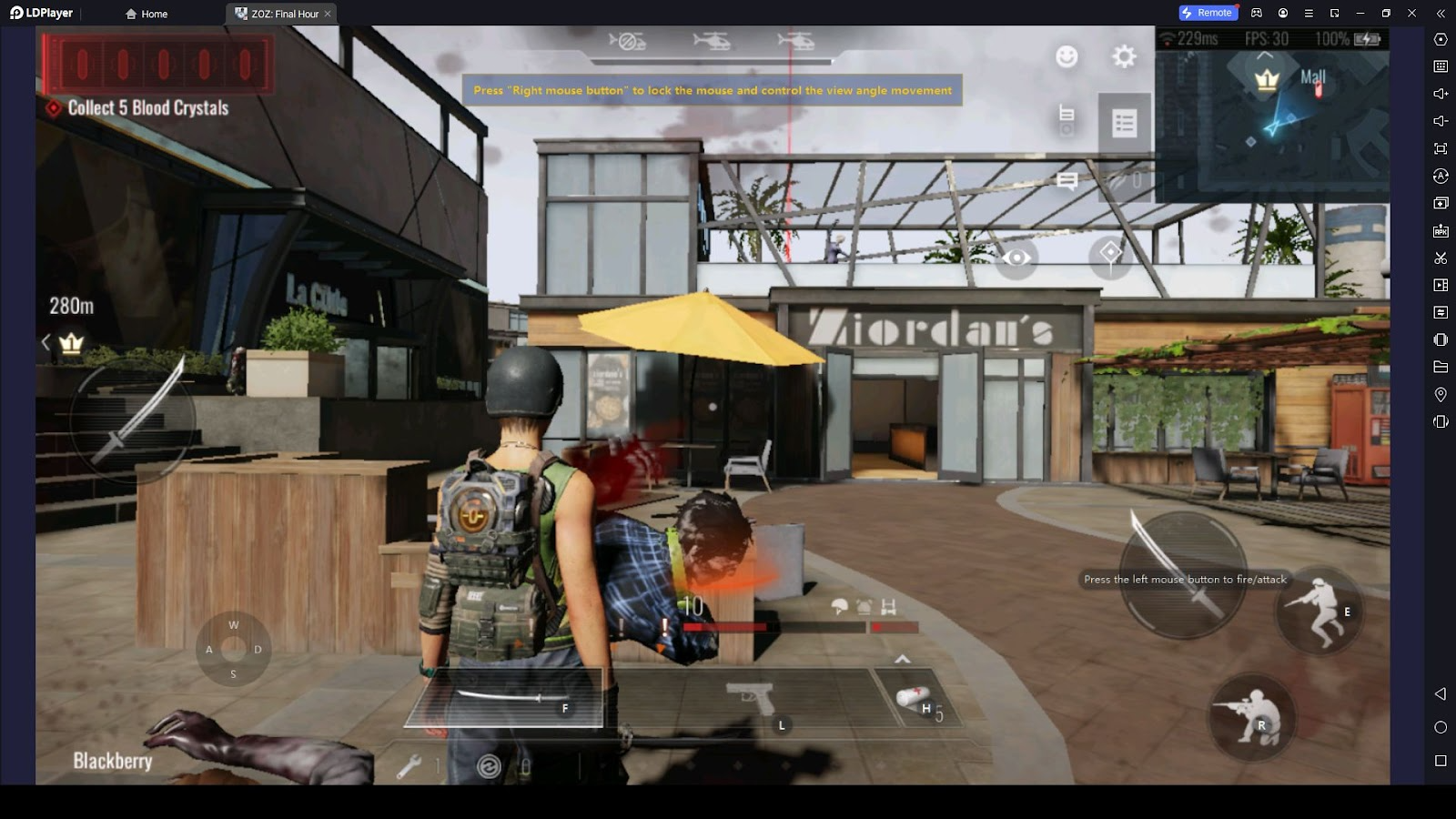Tap the jump action button
This screenshot has height=819, width=1456.
pos(1319,611)
